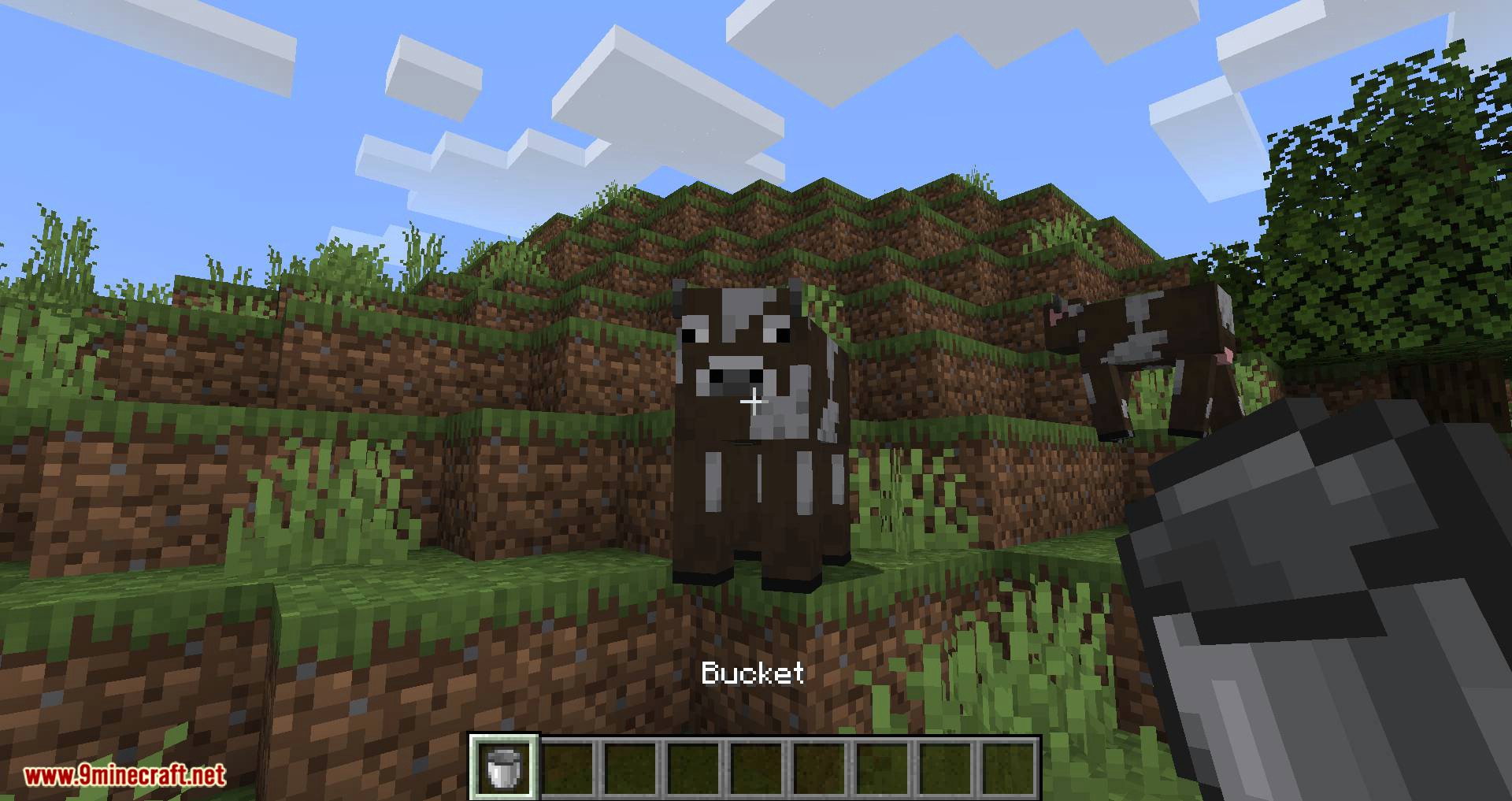Select the second hotbar slot
1512x801 pixels.
point(567,768)
